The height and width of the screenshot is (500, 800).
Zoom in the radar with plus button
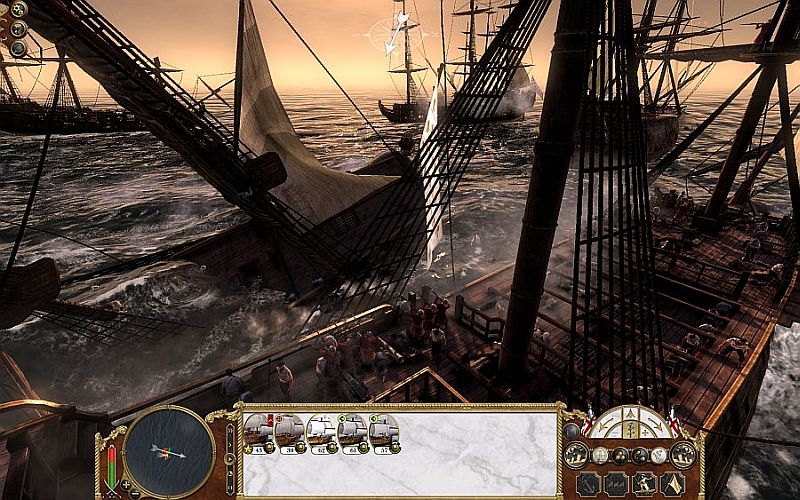125,486
